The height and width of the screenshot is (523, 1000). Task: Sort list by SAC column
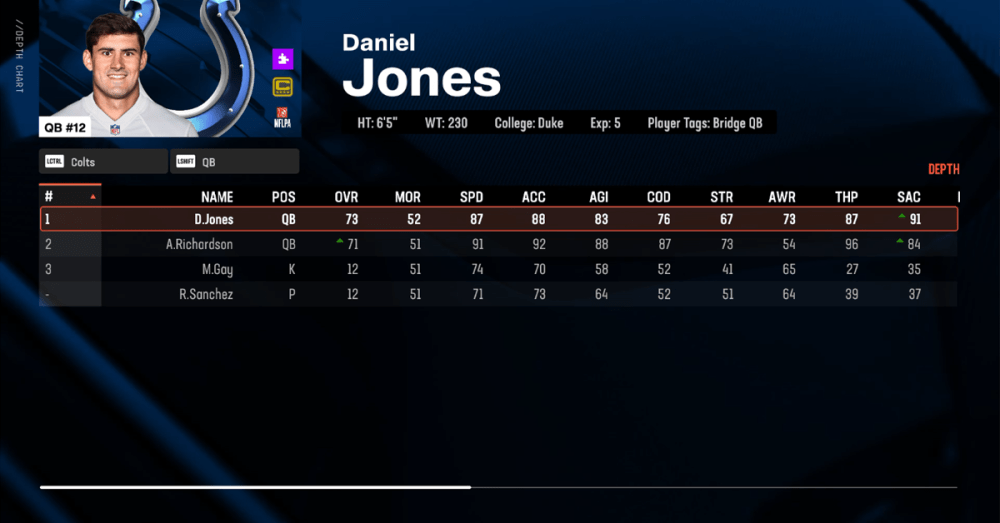(909, 197)
